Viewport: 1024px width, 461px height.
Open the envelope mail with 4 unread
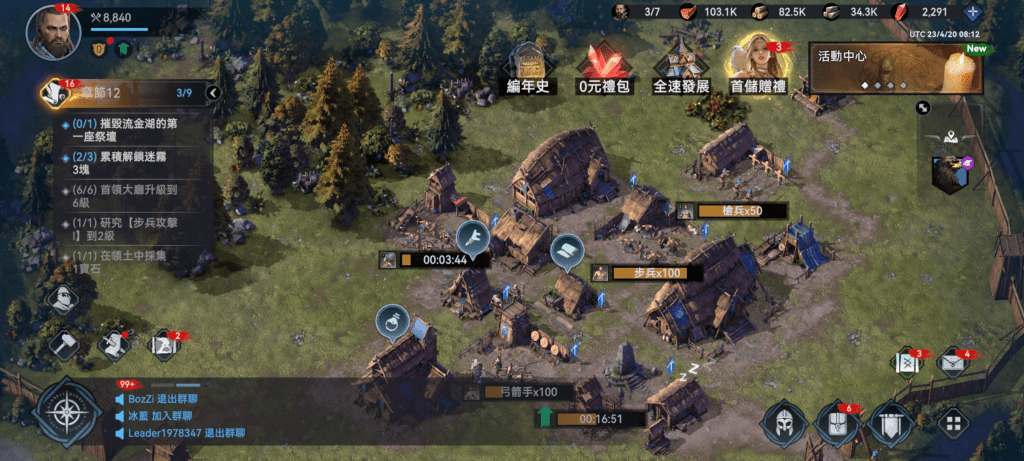click(x=951, y=361)
